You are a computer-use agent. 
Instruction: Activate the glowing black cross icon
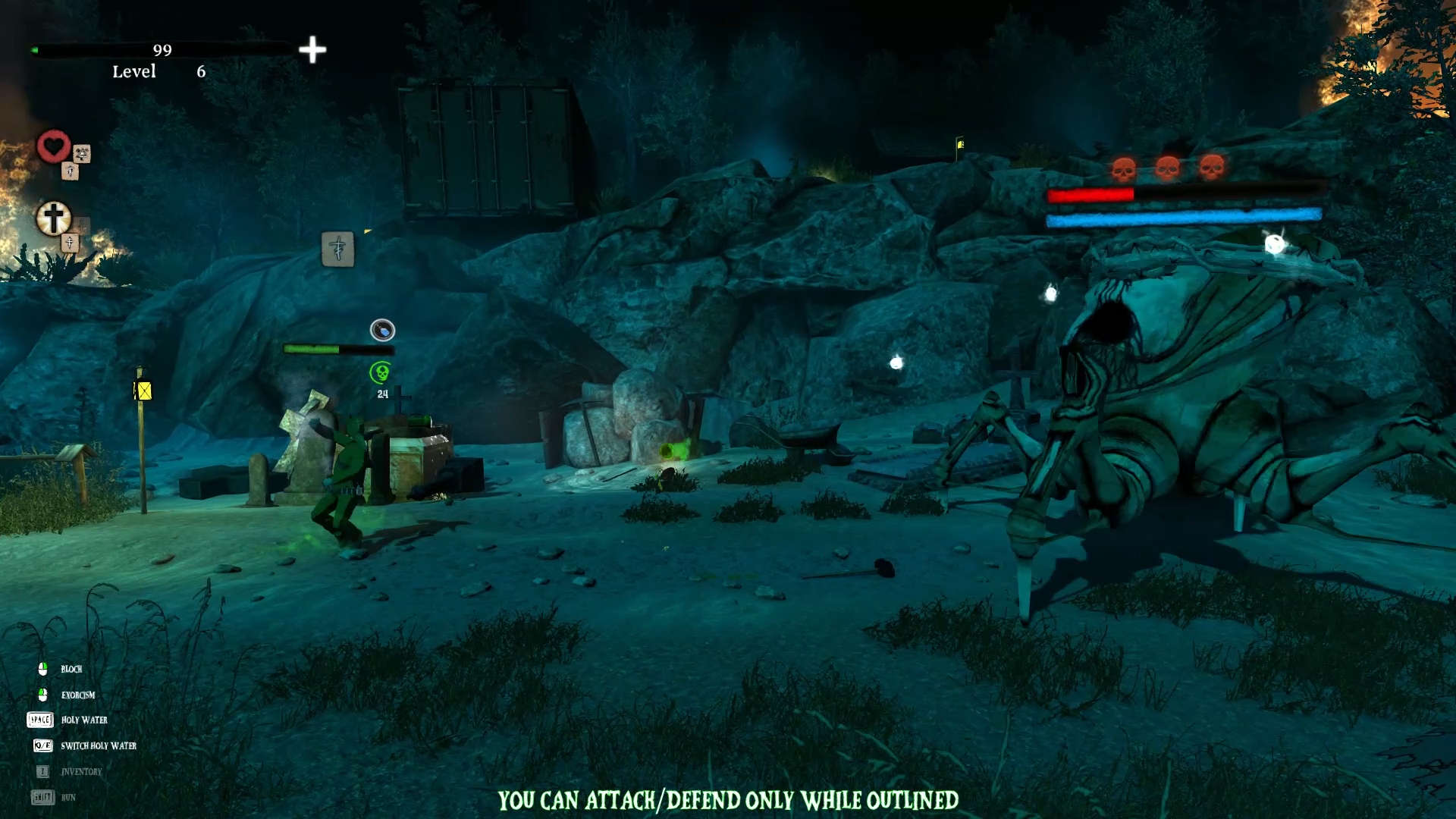pos(54,218)
